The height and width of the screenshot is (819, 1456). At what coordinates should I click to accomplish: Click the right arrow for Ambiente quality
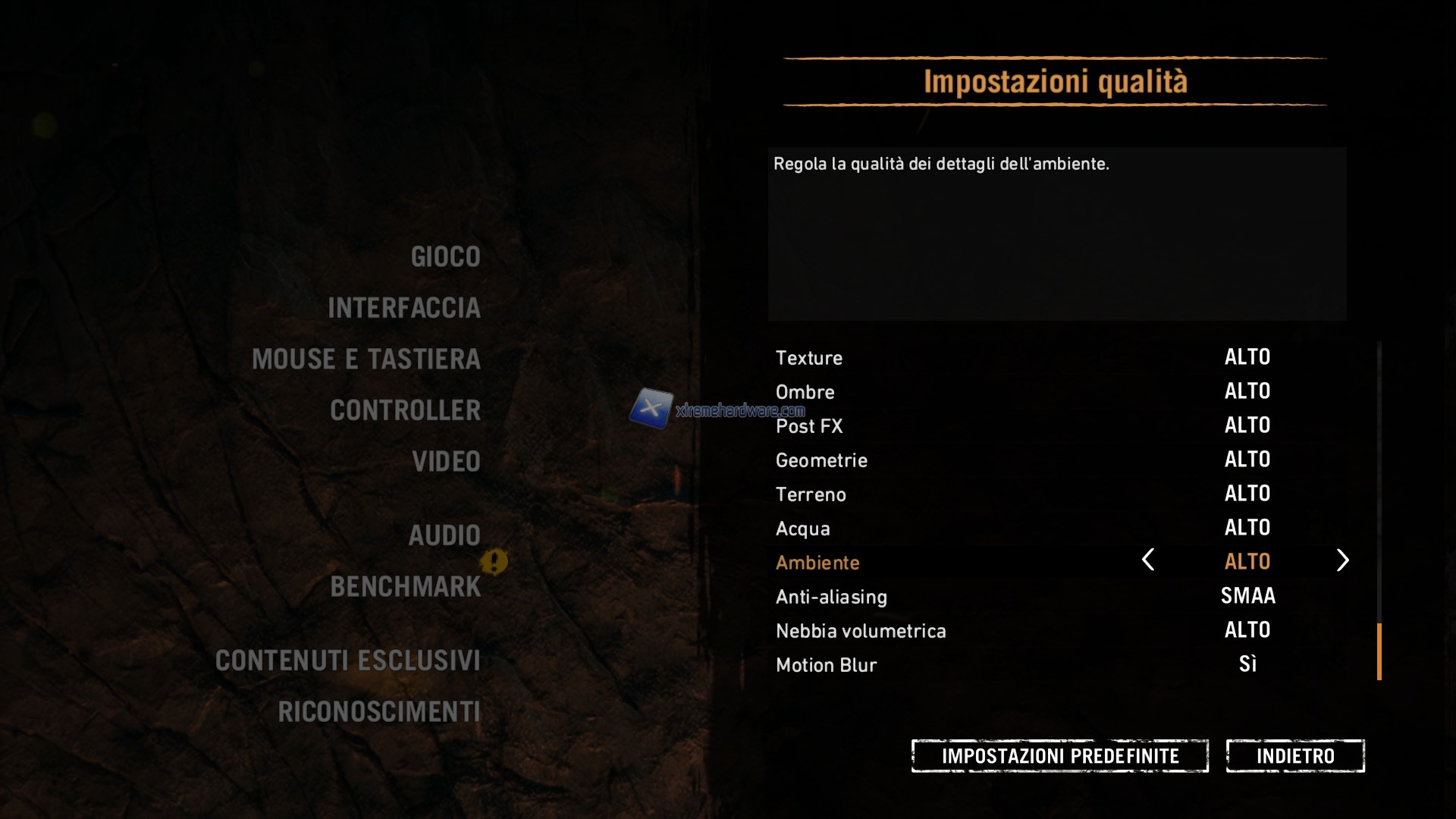point(1342,560)
